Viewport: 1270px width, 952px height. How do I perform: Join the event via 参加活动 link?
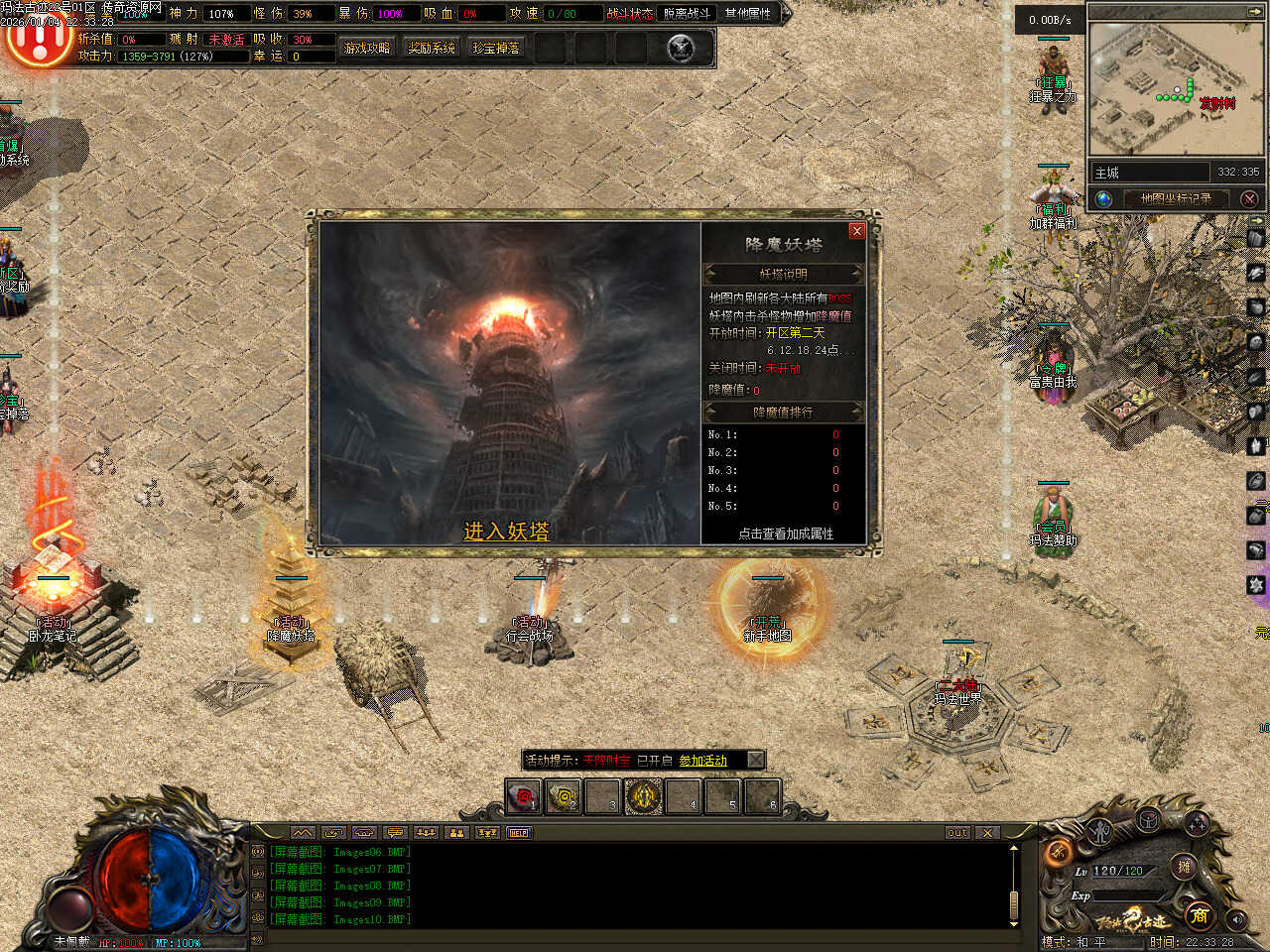point(702,761)
